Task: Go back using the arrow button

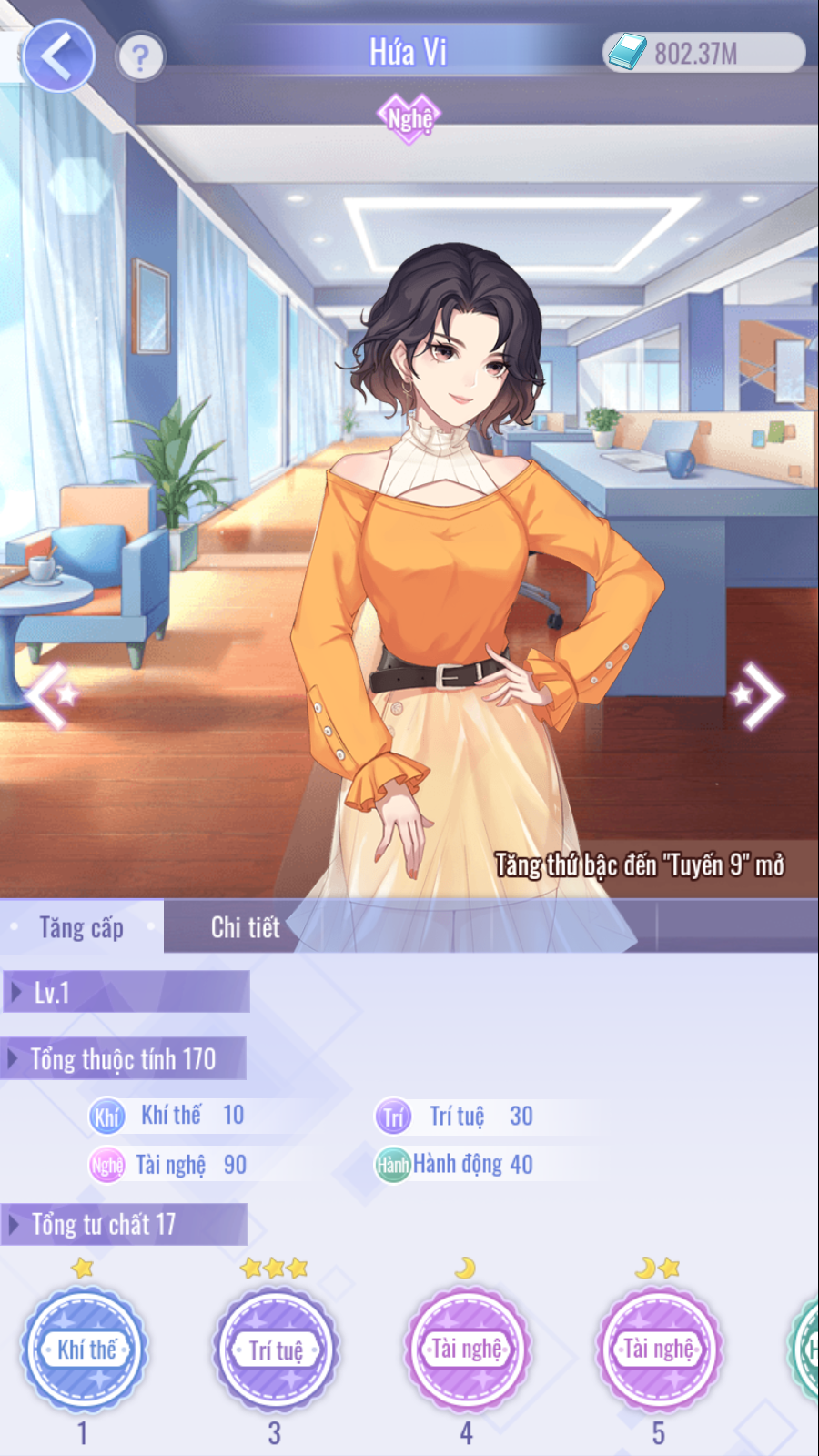Action: pos(58,56)
